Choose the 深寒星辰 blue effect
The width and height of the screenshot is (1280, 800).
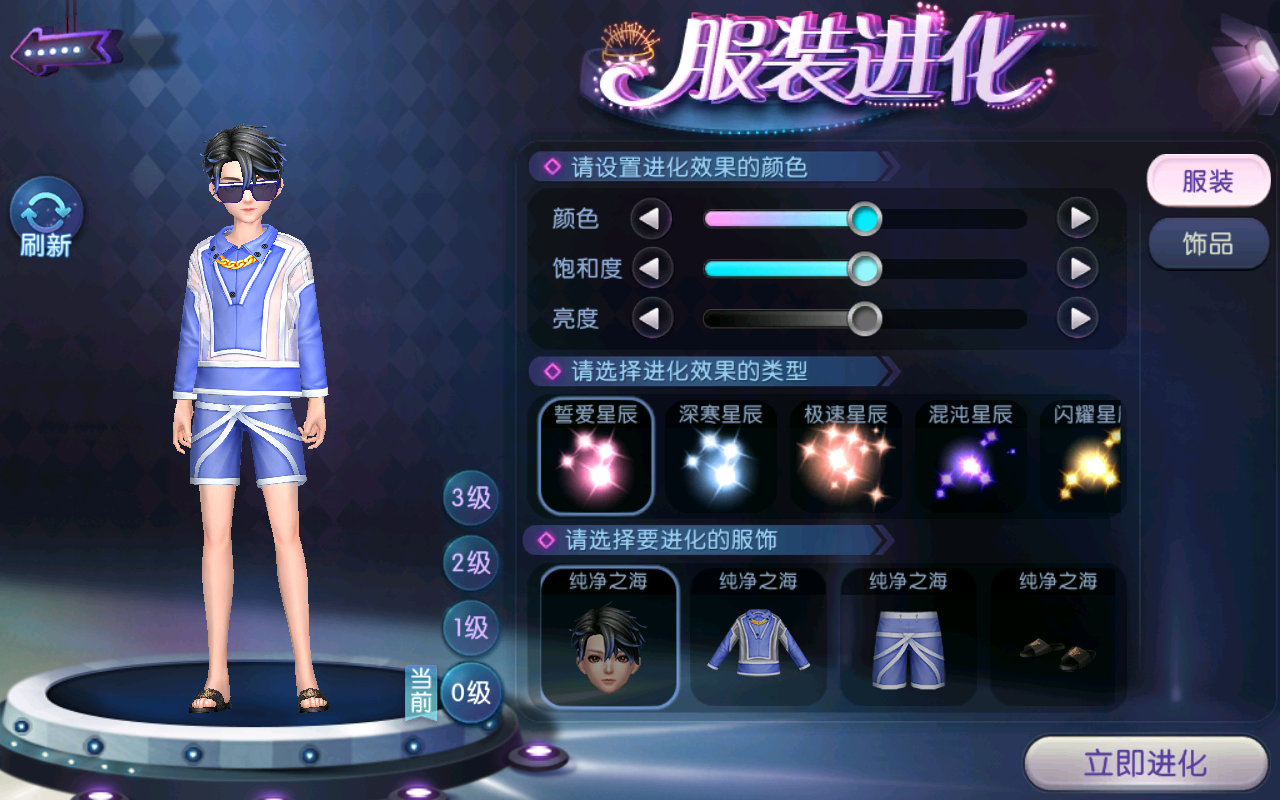click(721, 456)
